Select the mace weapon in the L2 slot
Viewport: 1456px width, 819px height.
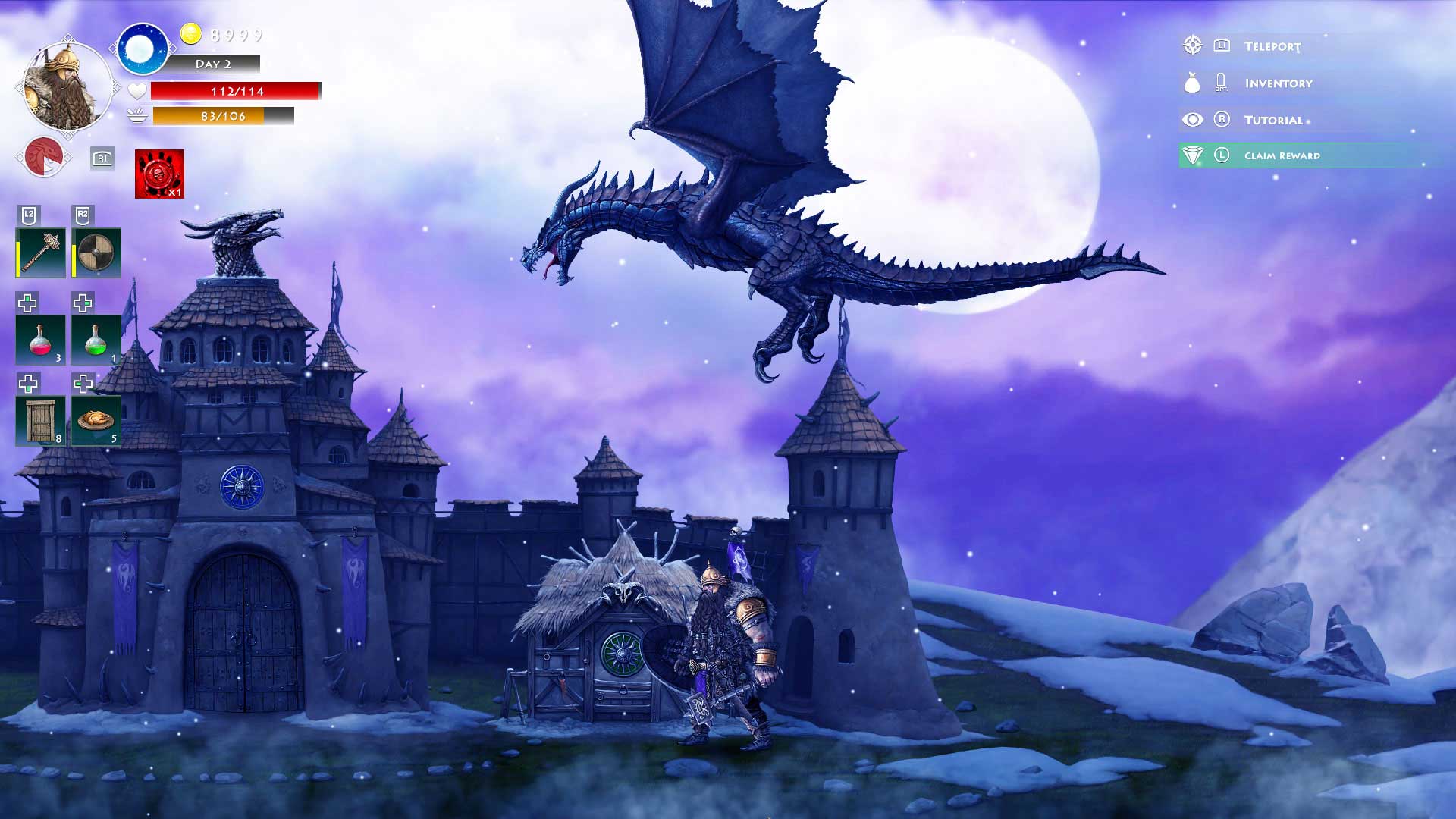(x=39, y=253)
